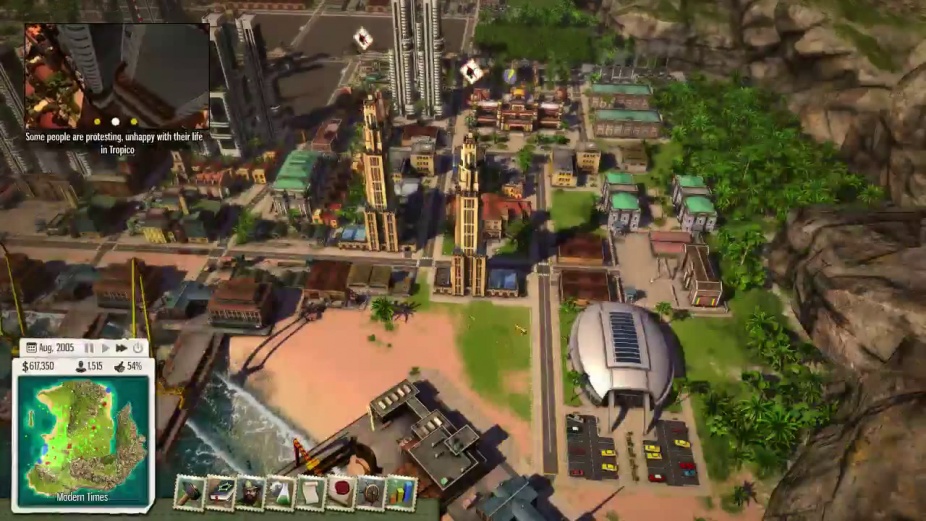This screenshot has height=521, width=926.
Task: Open the round shield stamp
Action: (x=371, y=492)
